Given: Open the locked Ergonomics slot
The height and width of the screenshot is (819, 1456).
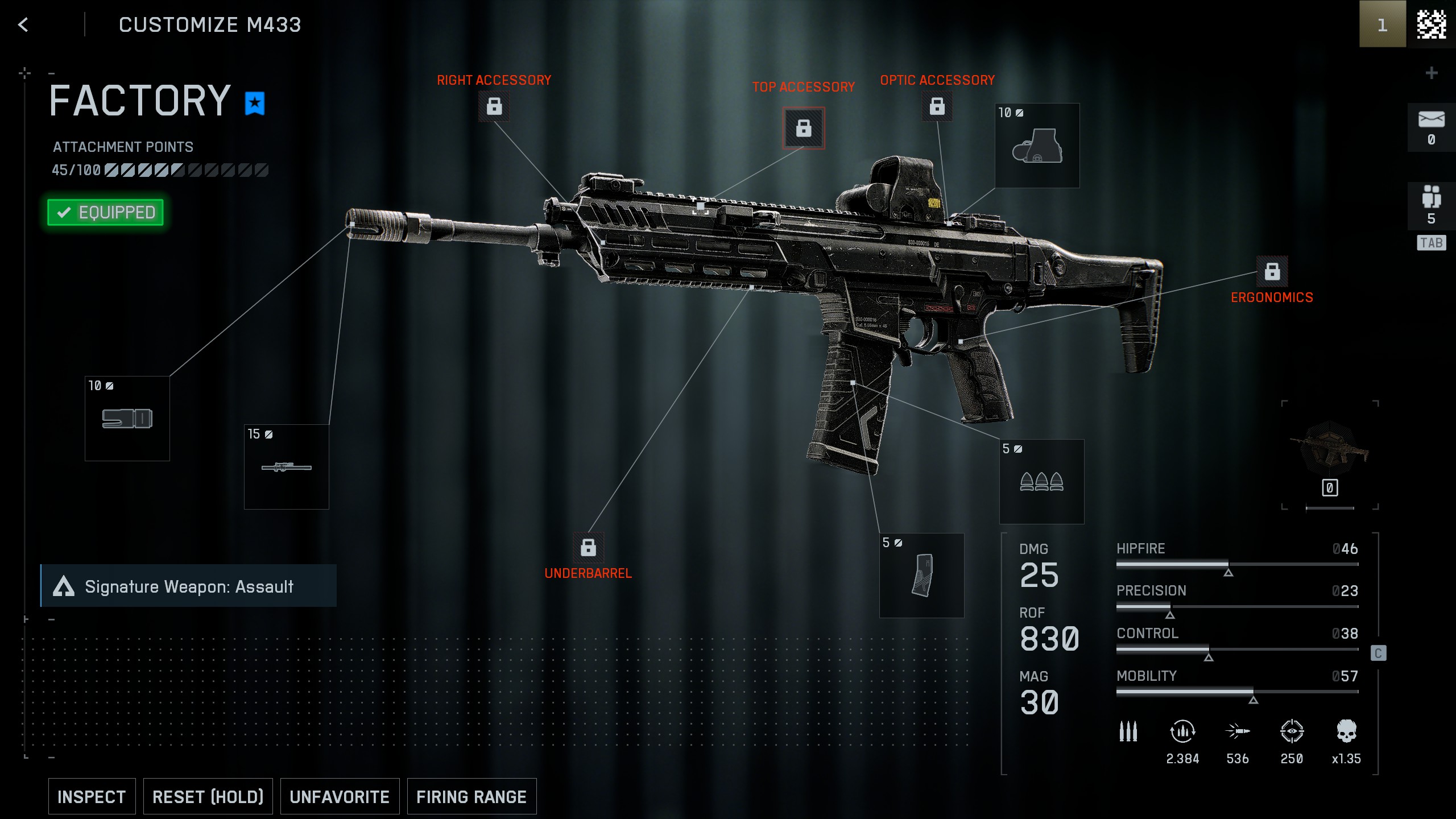Looking at the screenshot, I should coord(1272,272).
